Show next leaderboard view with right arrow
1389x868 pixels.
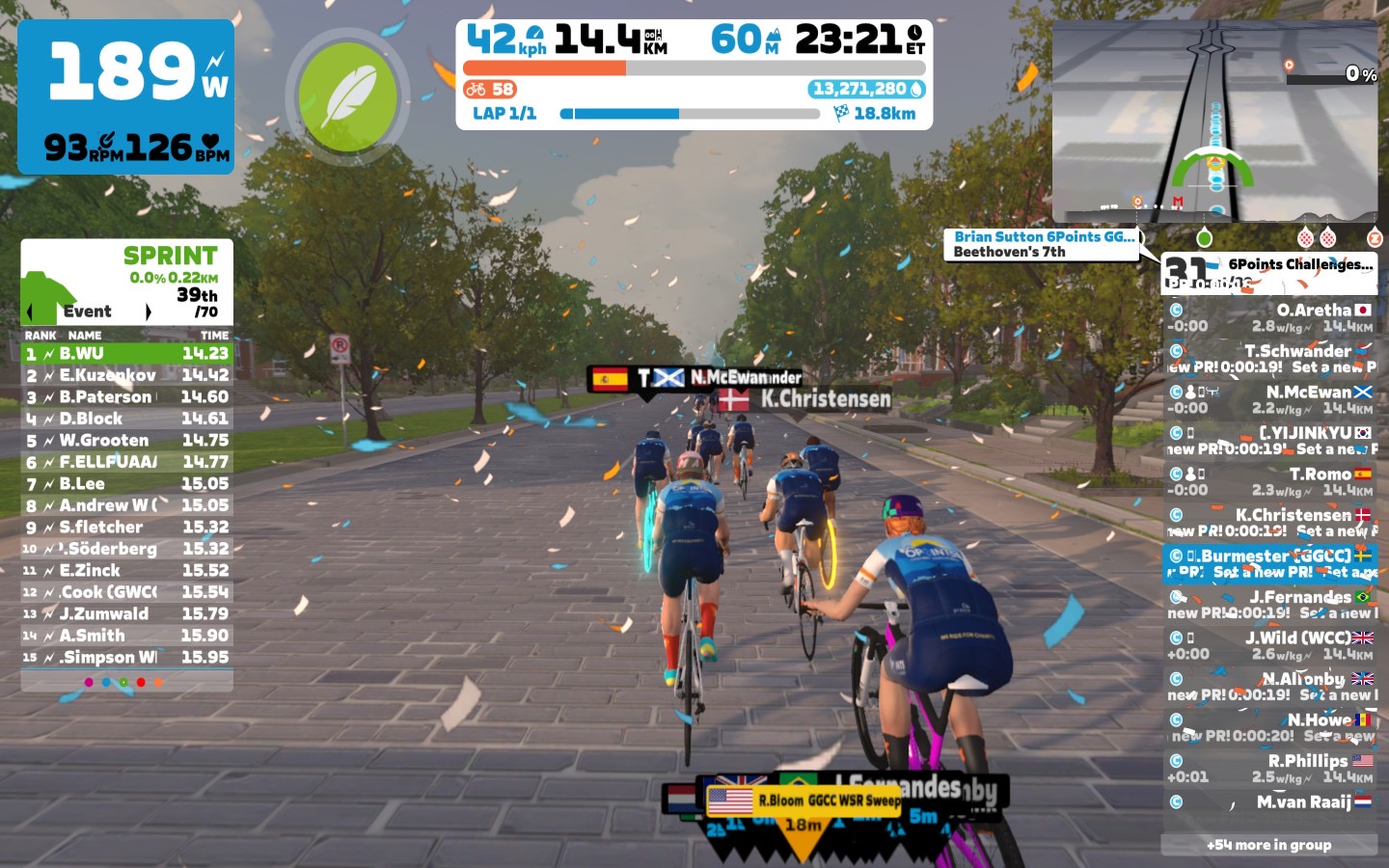148,312
